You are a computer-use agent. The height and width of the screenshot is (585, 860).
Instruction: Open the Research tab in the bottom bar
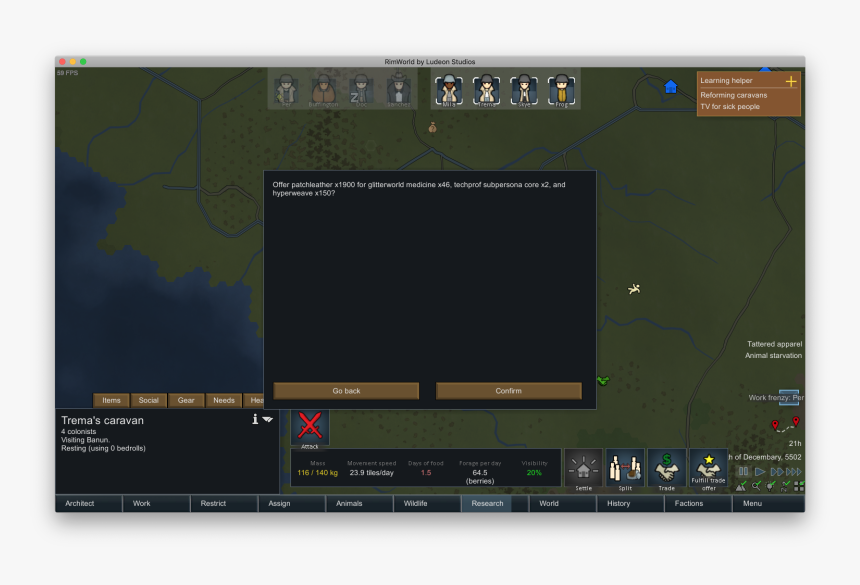tap(487, 503)
